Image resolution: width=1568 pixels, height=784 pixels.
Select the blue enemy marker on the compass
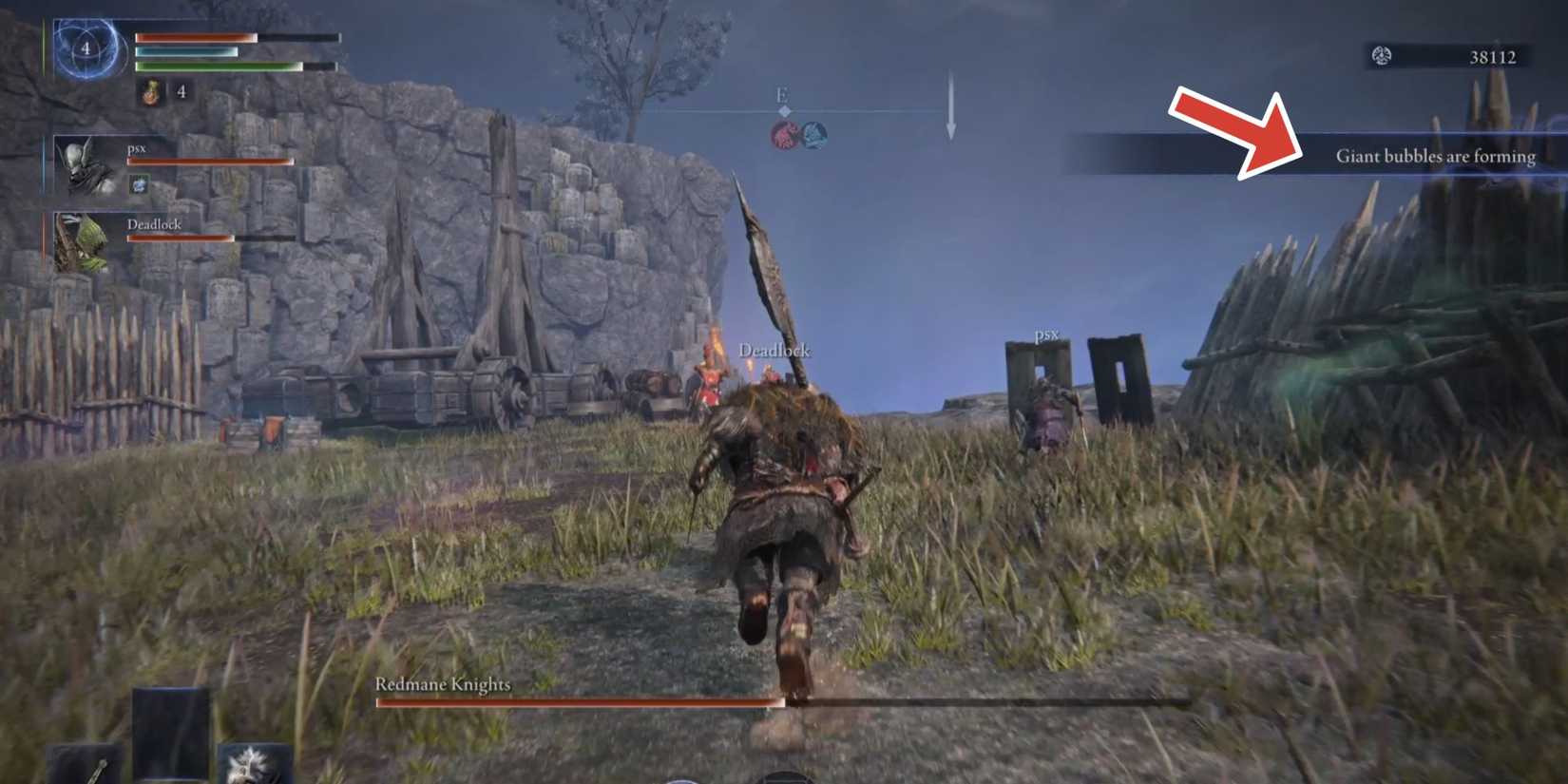pyautogui.click(x=813, y=135)
